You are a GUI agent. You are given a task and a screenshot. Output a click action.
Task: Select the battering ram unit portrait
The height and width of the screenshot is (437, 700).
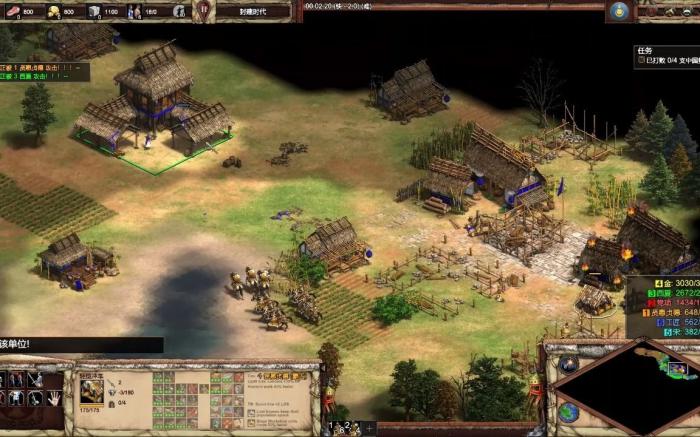coord(90,390)
